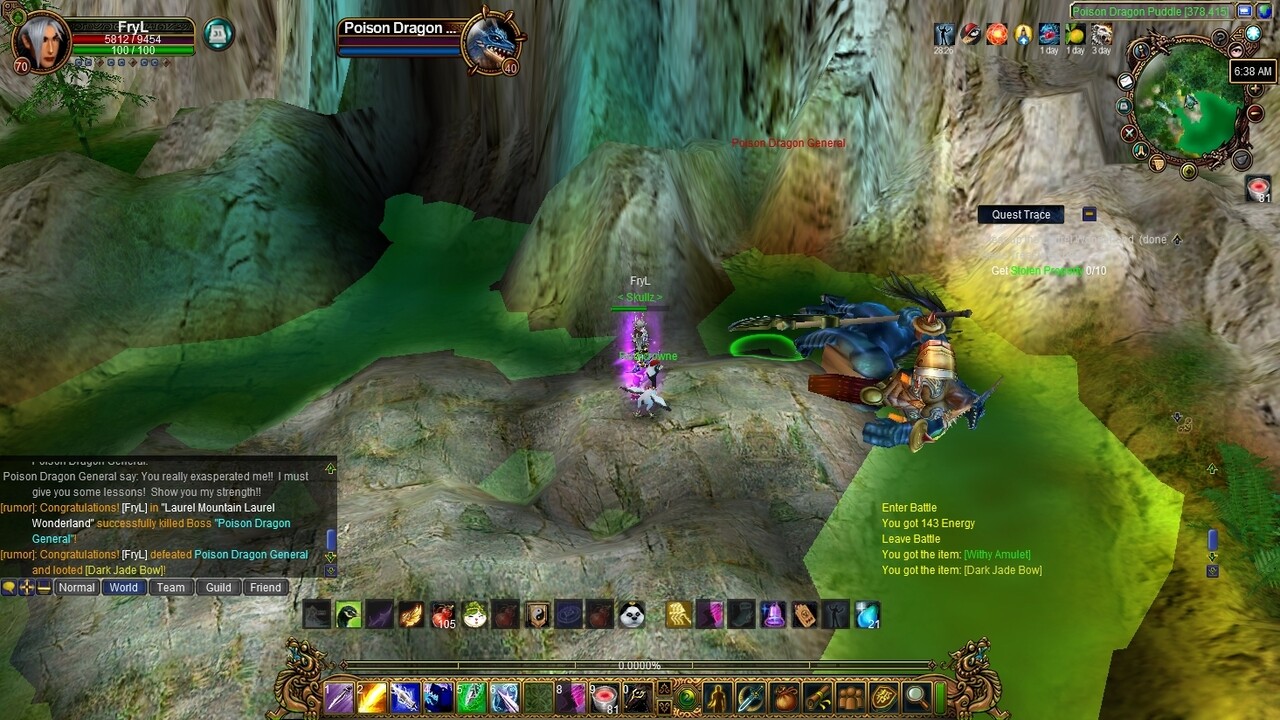This screenshot has width=1280, height=720.
Task: Open the quest scroll icon on the action bar
Action: pos(819,697)
